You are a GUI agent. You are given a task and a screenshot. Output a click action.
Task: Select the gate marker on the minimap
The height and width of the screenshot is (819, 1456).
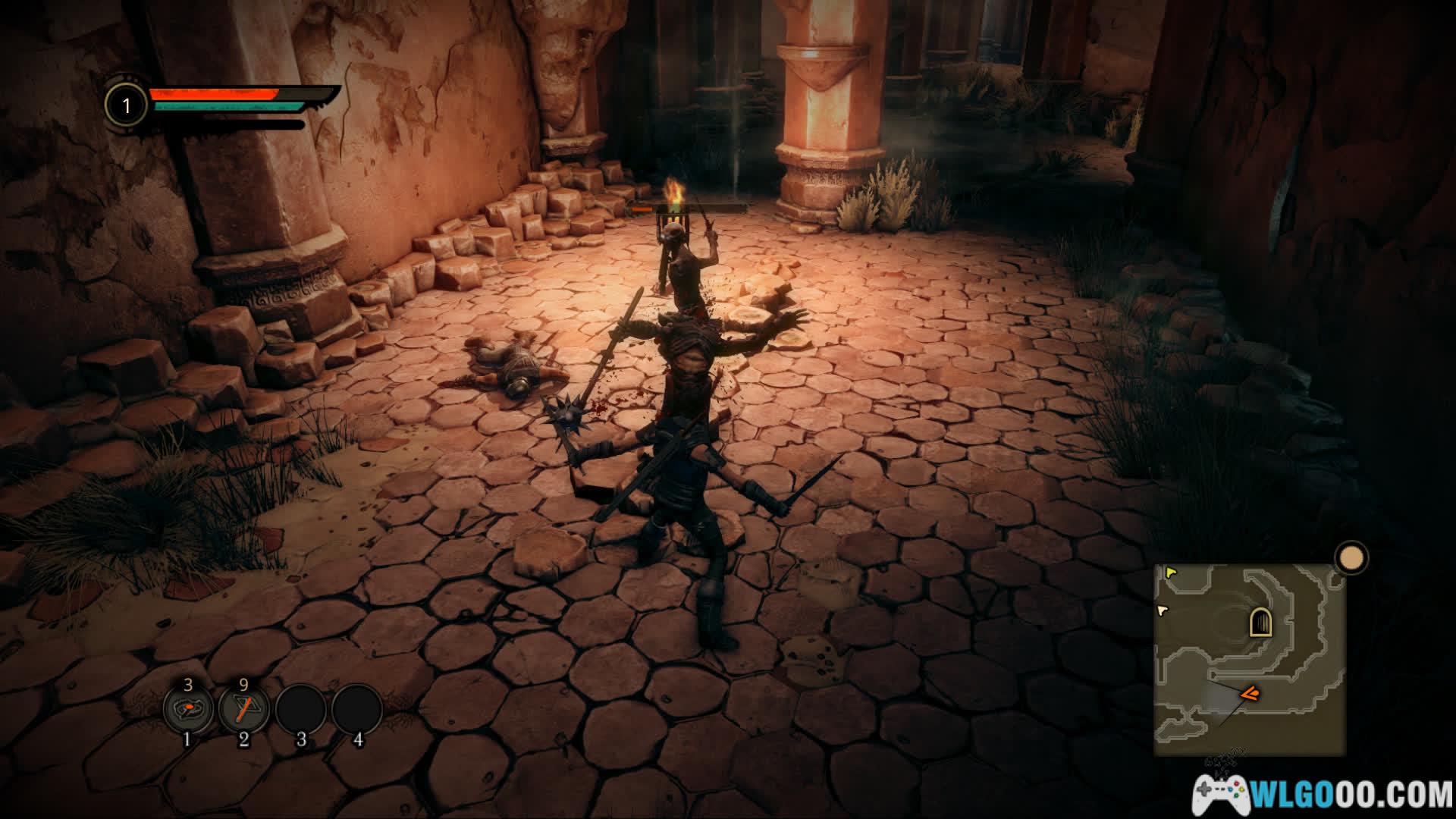[x=1260, y=623]
